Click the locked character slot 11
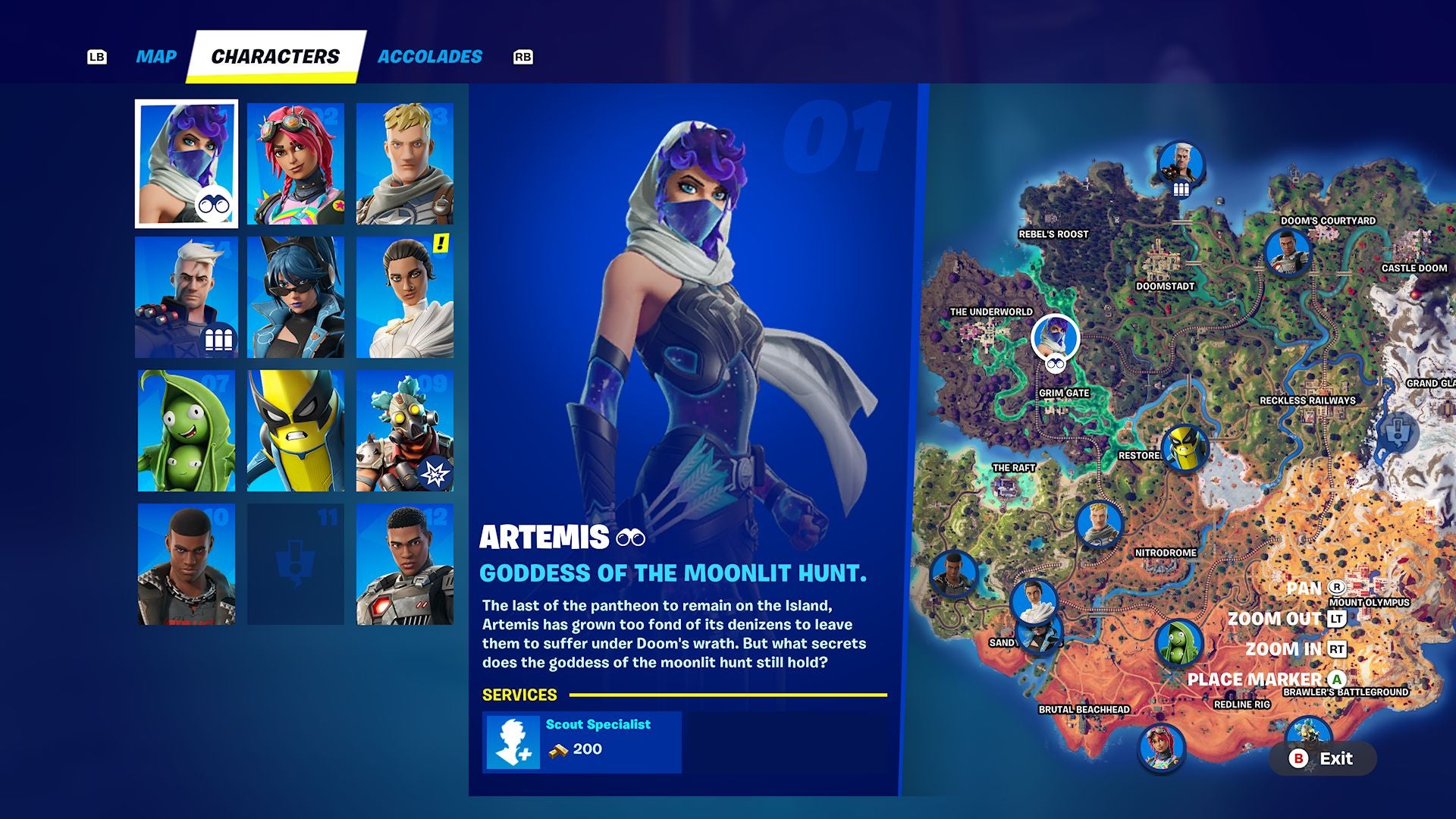1456x819 pixels. click(296, 563)
